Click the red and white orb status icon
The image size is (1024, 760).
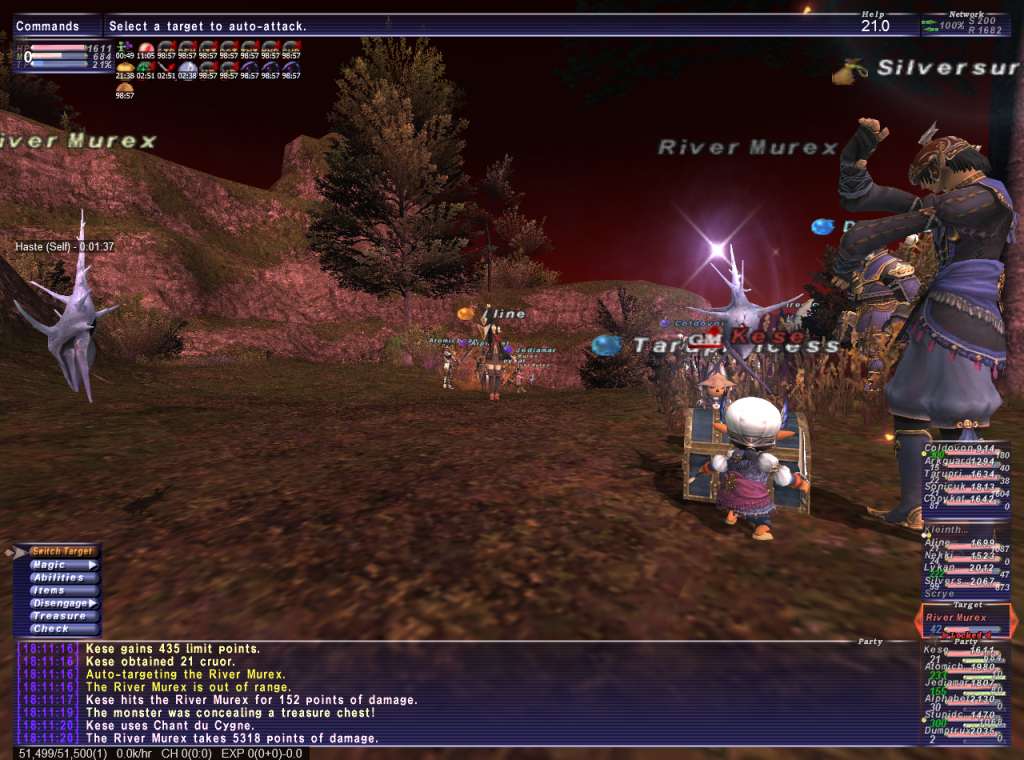pyautogui.click(x=146, y=48)
